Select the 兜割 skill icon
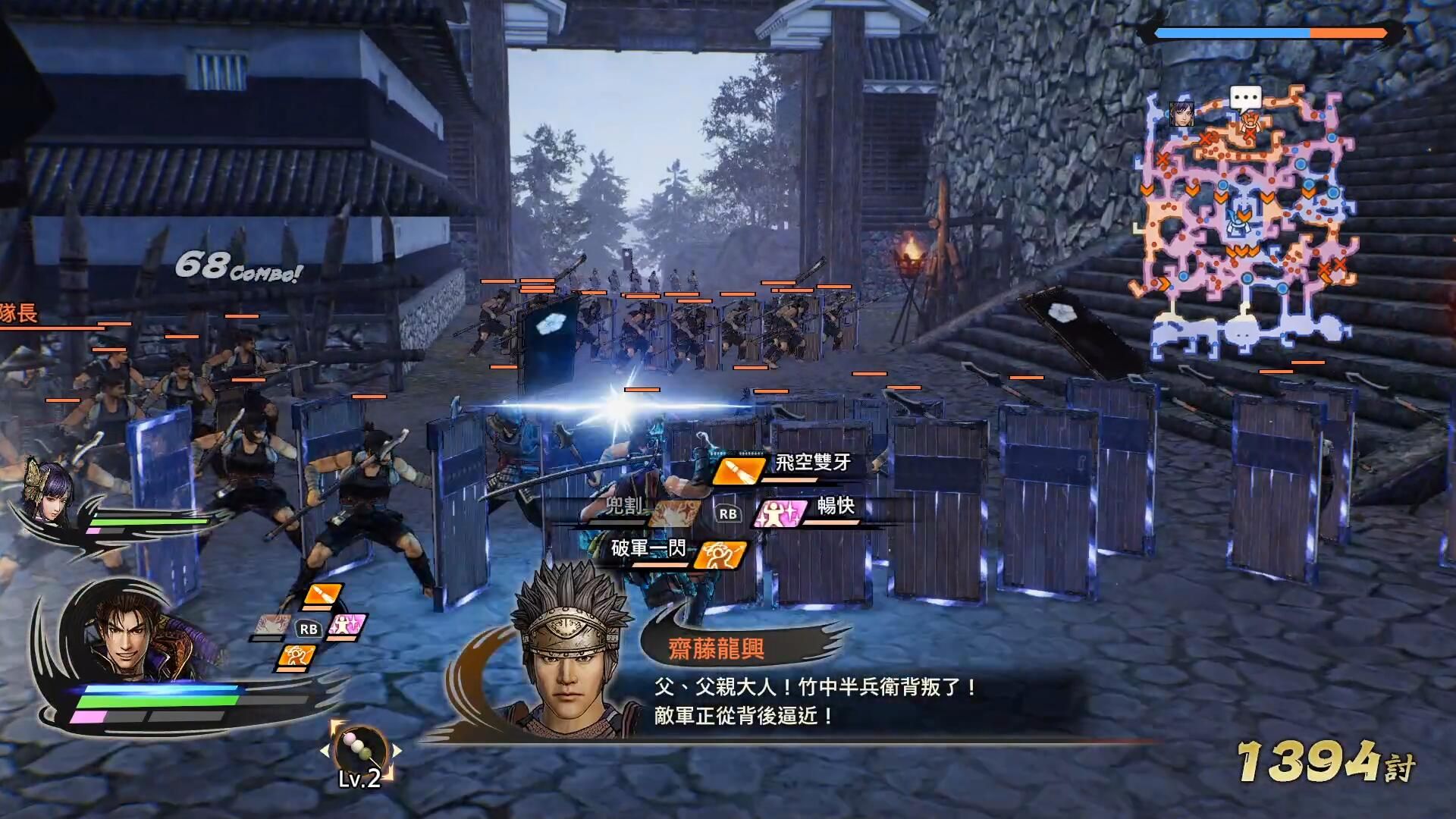 tap(673, 514)
